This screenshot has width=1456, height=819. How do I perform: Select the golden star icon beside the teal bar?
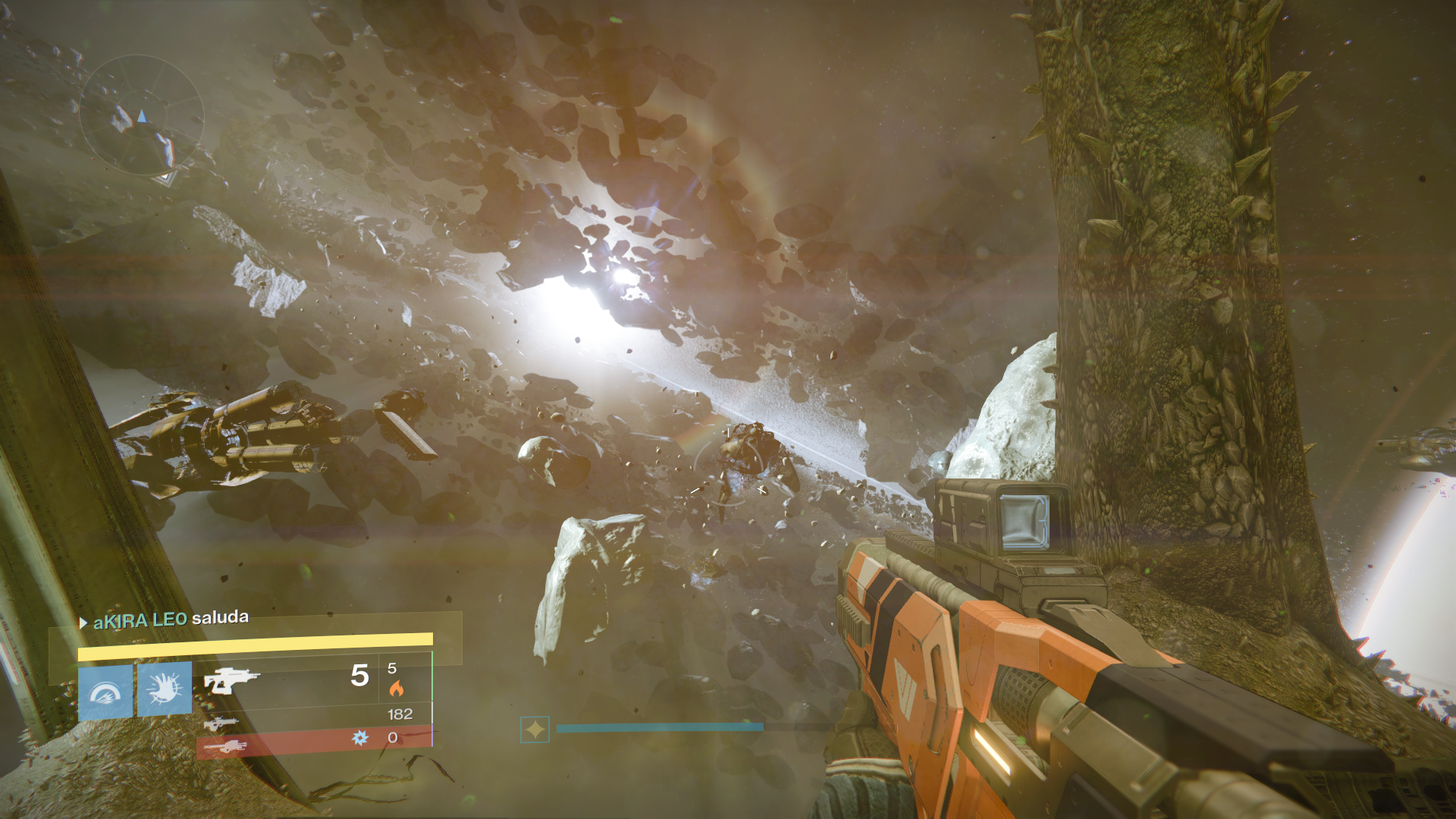point(535,730)
